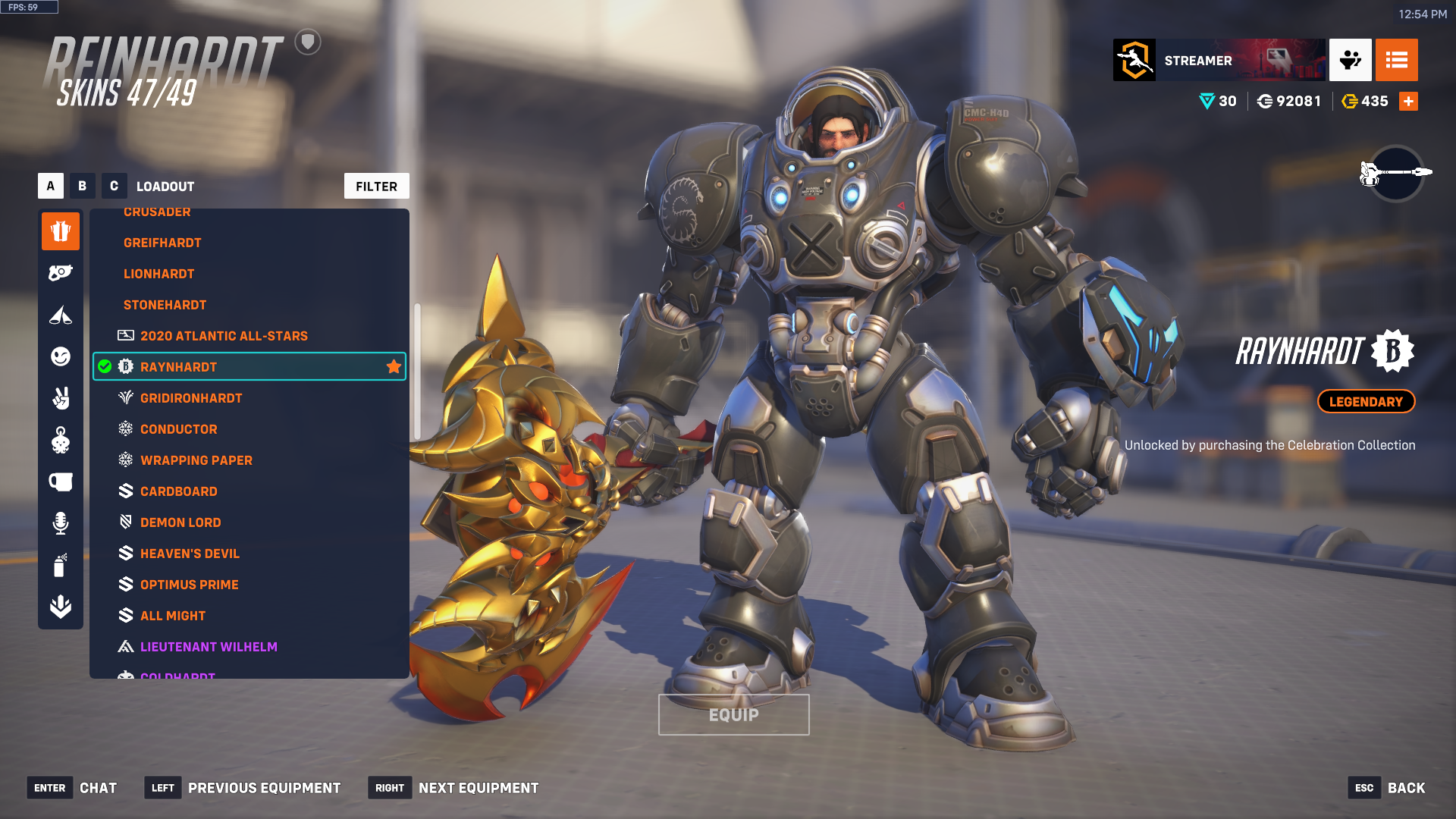Select the Gridironhardt skin
This screenshot has height=819, width=1456.
pos(191,398)
